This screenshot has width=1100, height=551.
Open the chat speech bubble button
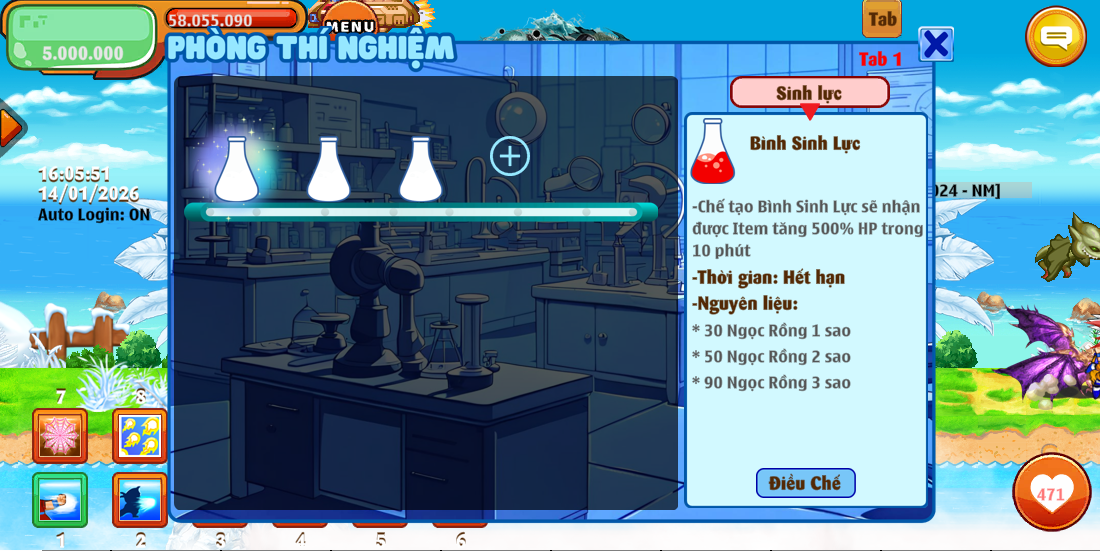tap(1055, 39)
